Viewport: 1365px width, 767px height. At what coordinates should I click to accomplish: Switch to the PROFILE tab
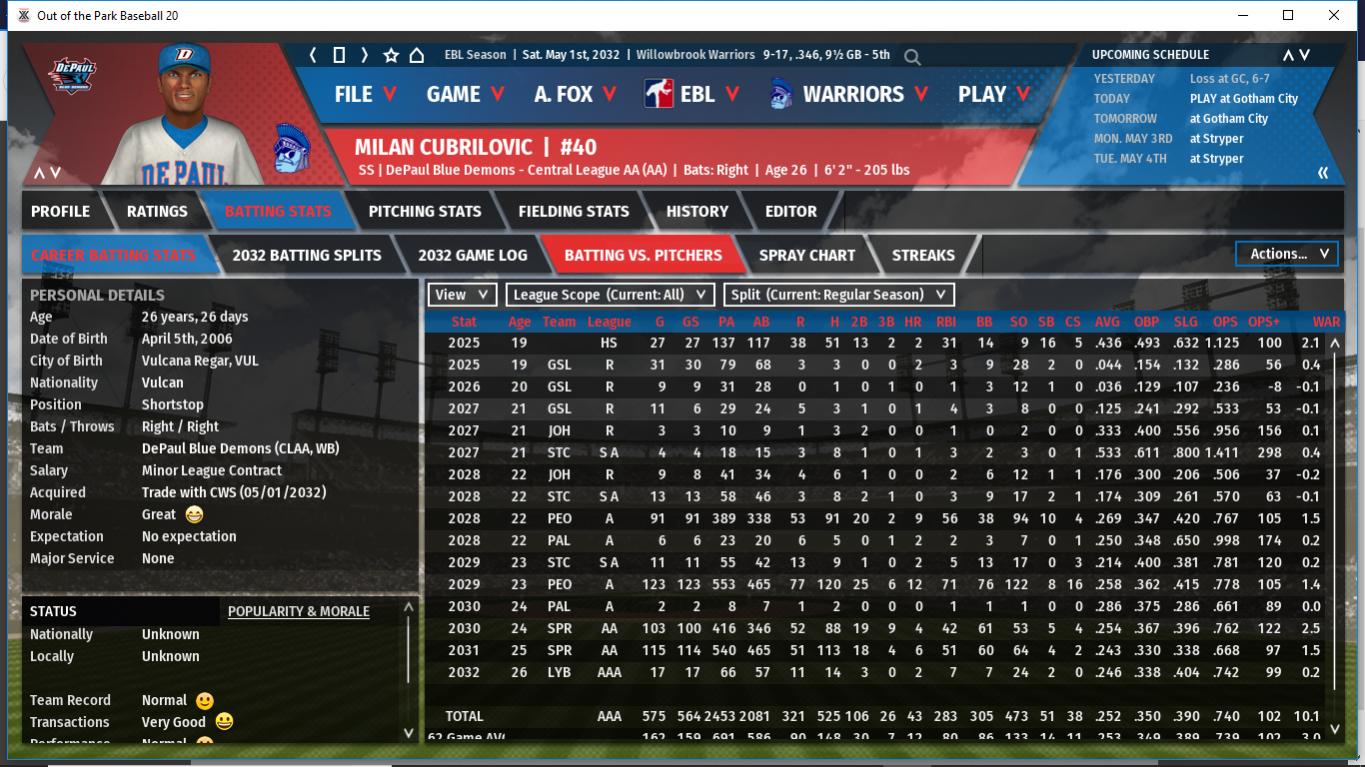[60, 211]
